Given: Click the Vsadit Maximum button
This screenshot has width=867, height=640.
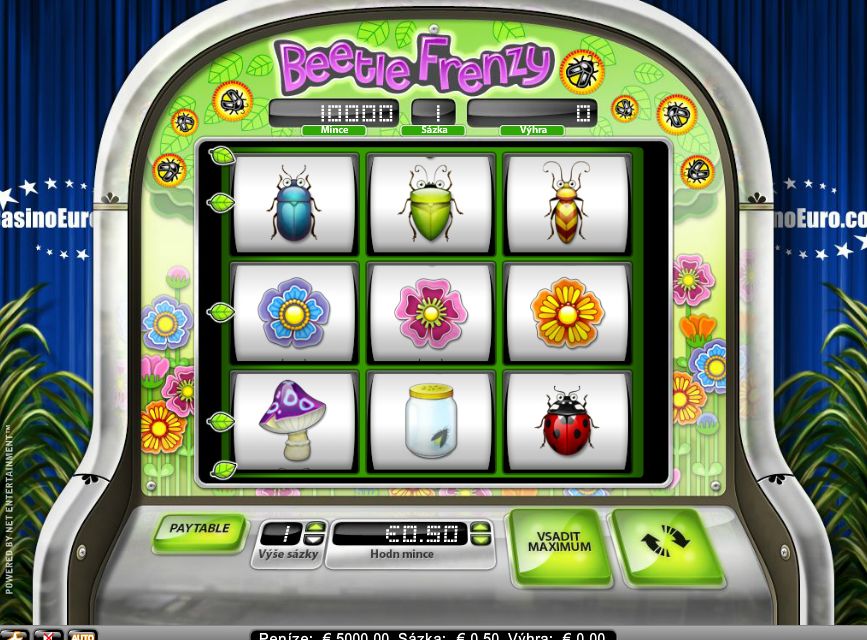Looking at the screenshot, I should tap(558, 543).
